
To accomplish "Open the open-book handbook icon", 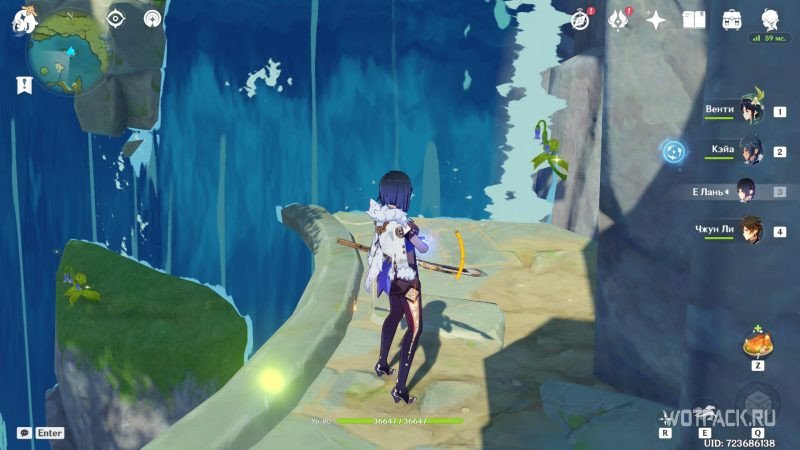I will 694,20.
